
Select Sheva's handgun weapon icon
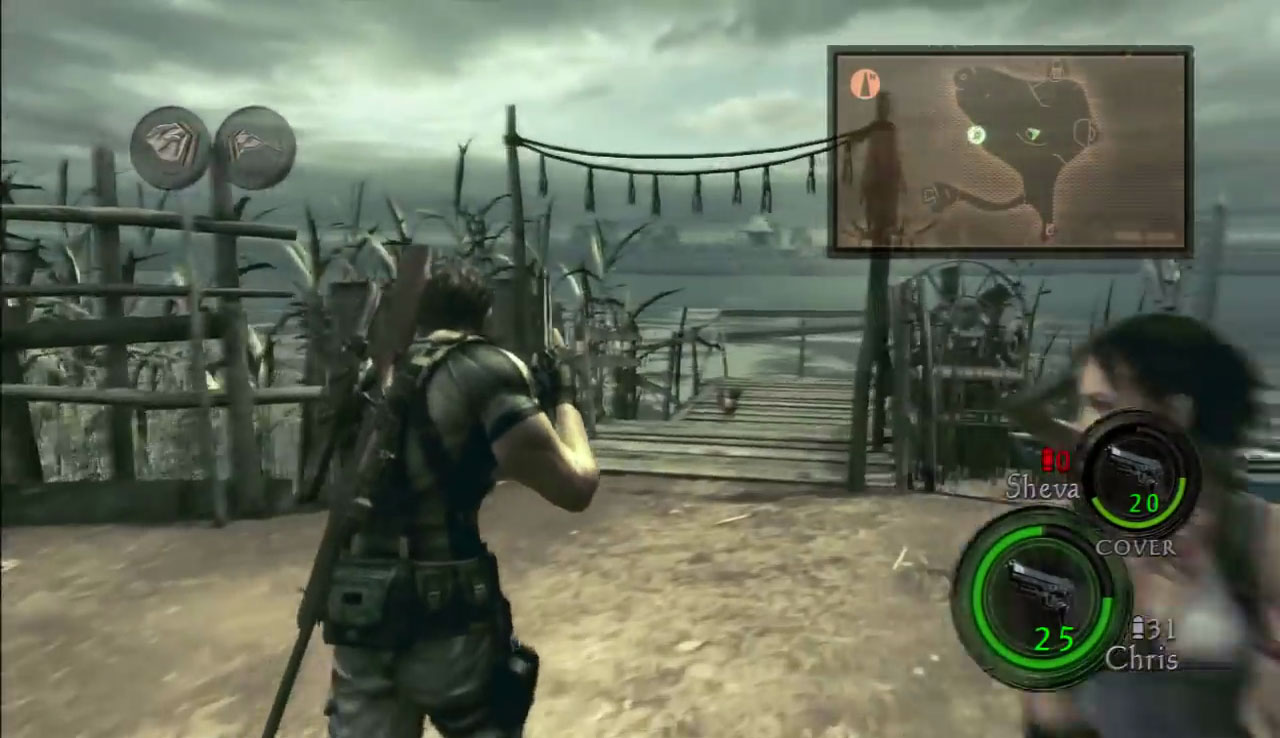point(1137,467)
